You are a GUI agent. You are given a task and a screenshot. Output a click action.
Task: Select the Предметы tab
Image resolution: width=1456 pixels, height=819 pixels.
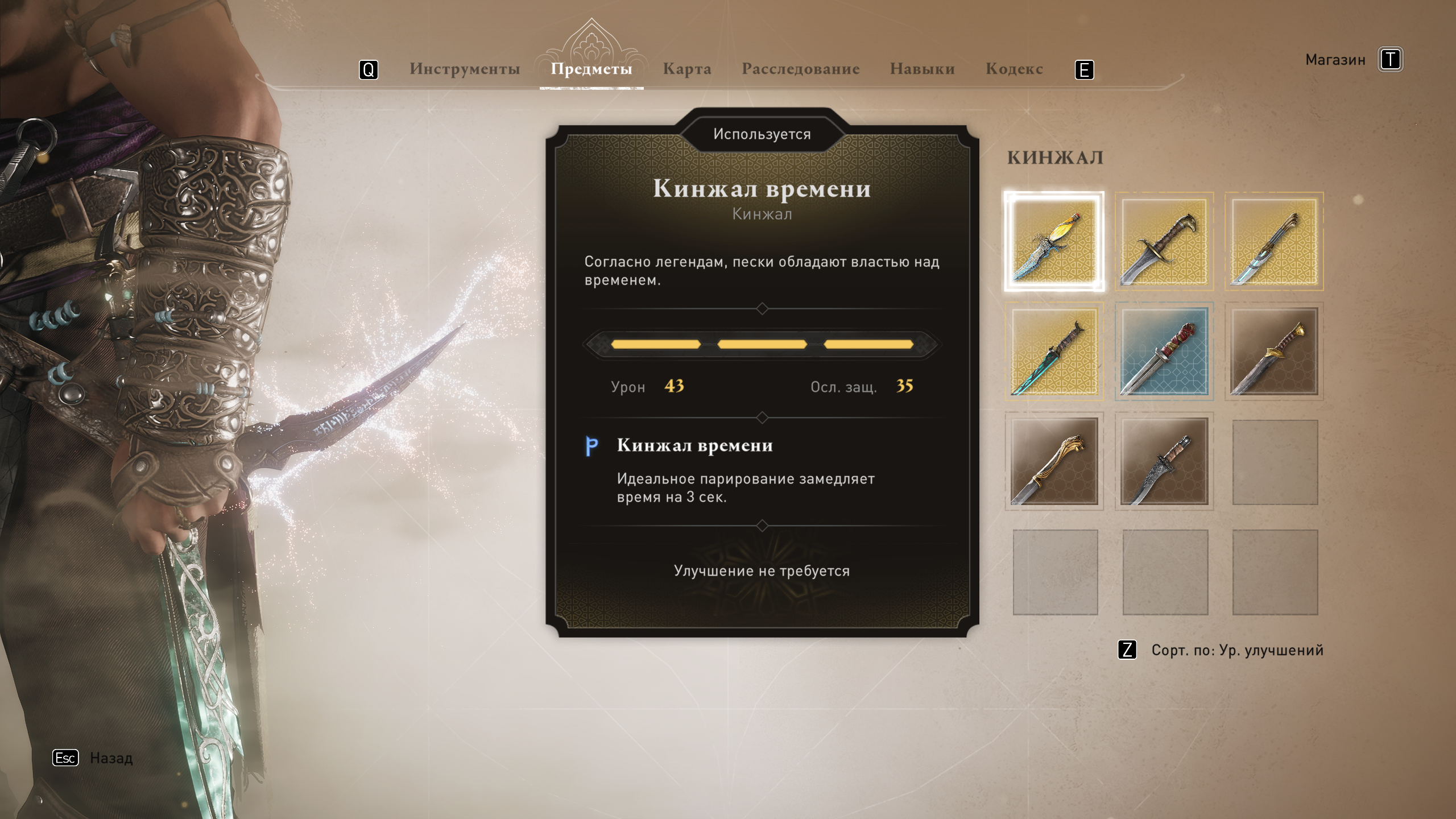point(591,69)
